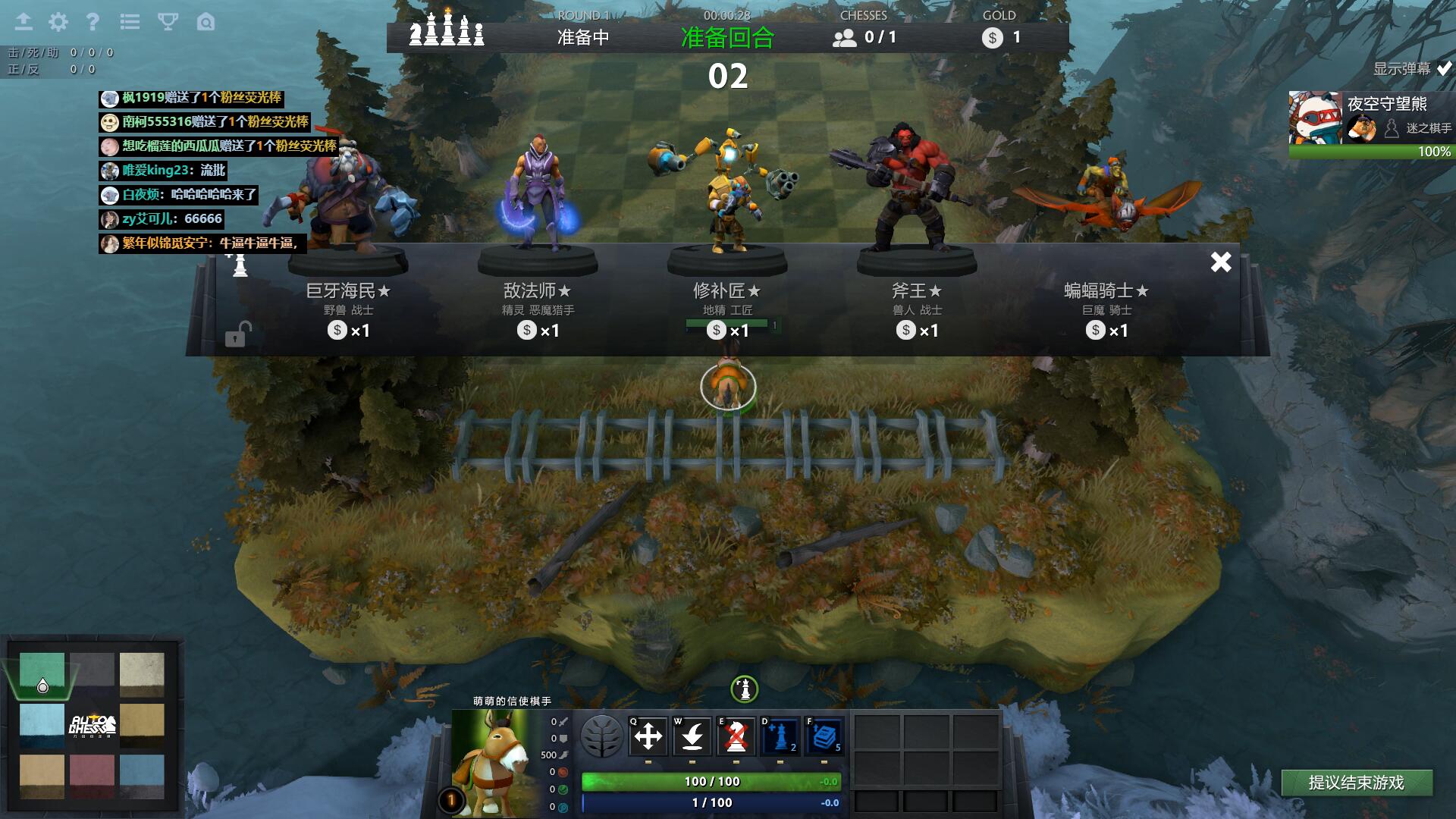The width and height of the screenshot is (1456, 819).
Task: Activate the recall chess piece ability
Action: point(692,736)
